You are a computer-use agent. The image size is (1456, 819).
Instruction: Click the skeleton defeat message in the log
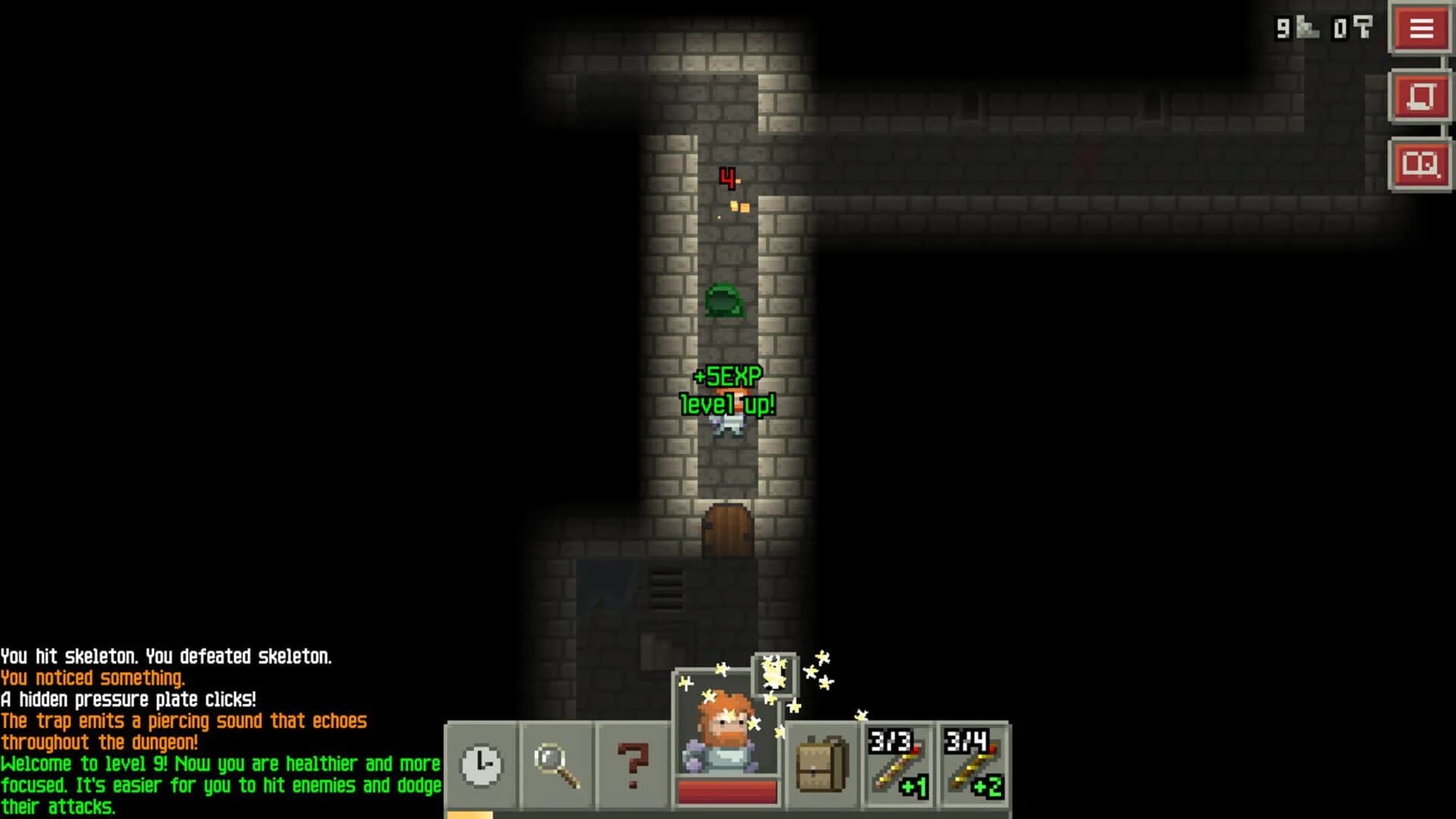point(167,657)
